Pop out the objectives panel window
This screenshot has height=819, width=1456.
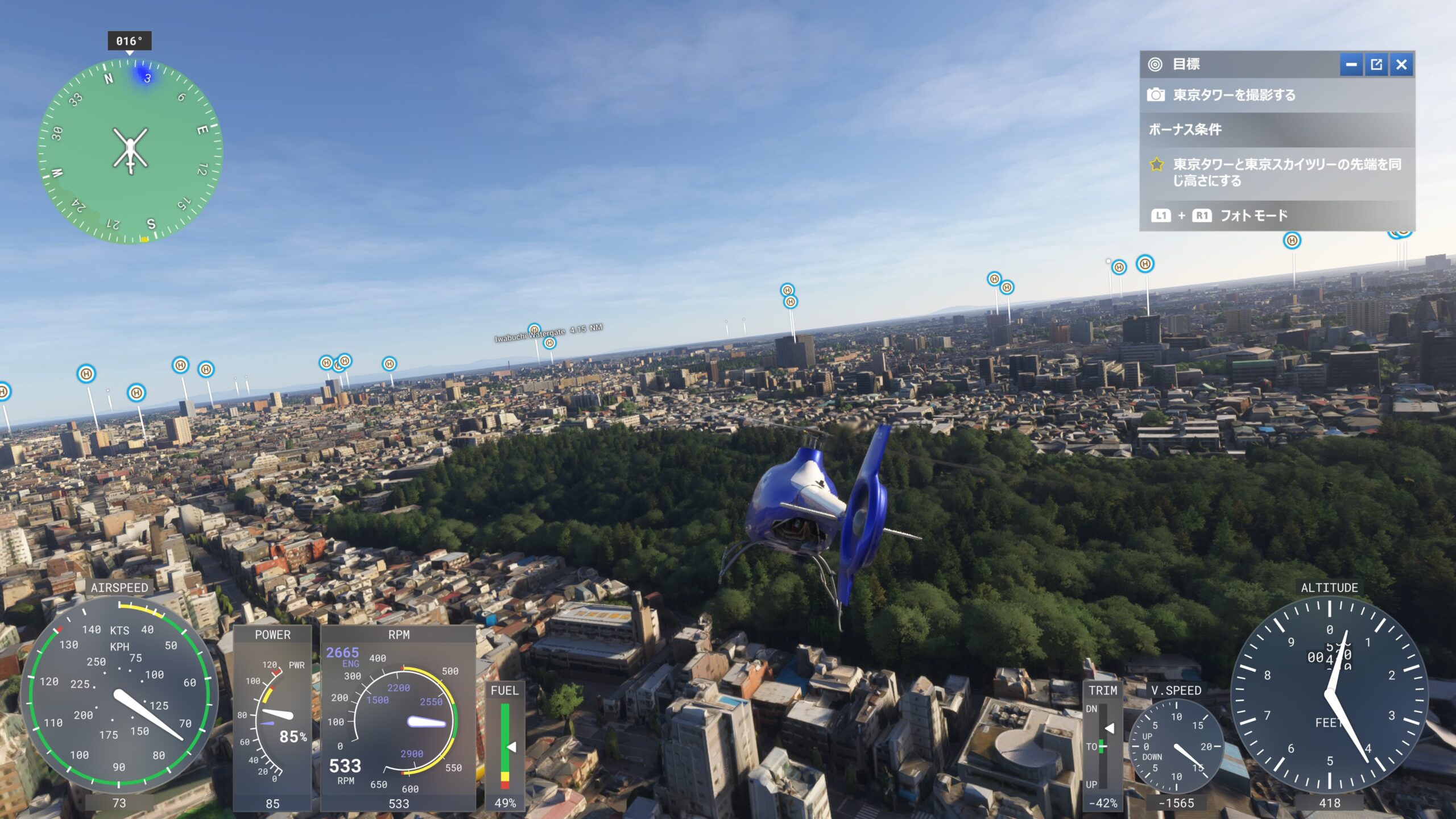[x=1376, y=65]
